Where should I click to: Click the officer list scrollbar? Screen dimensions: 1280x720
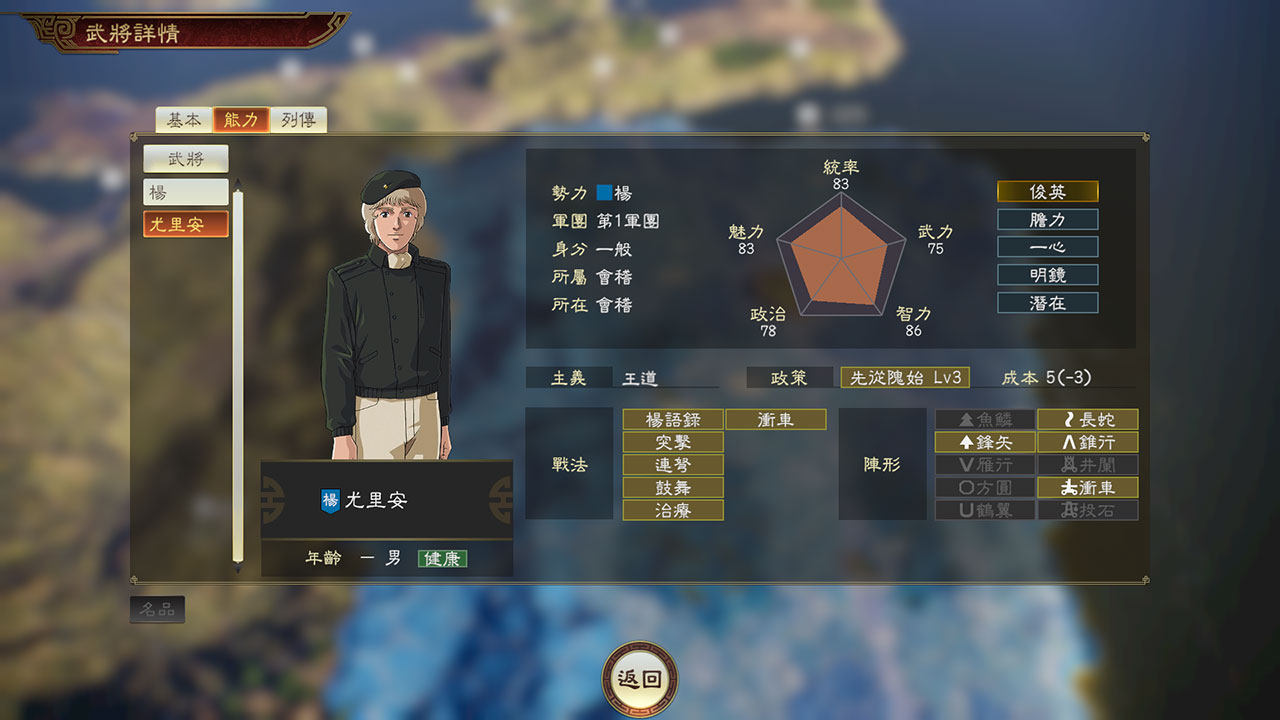238,375
